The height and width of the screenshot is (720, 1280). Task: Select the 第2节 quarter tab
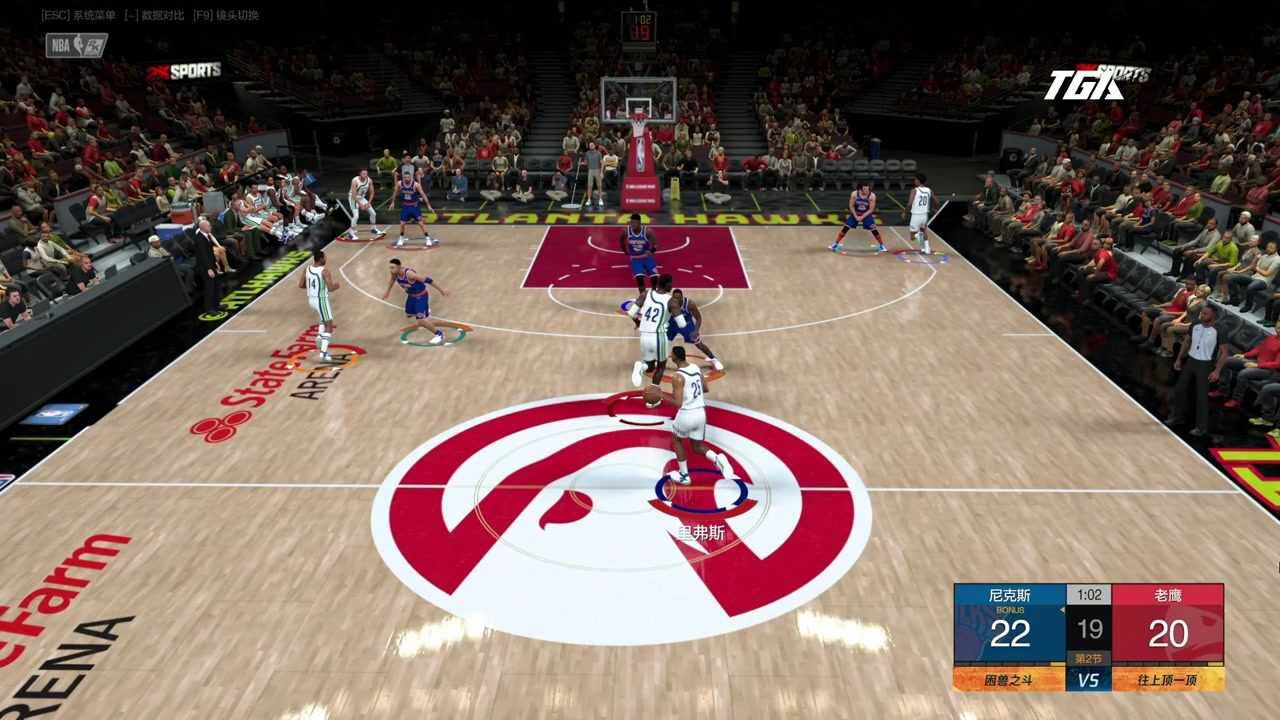click(1089, 655)
